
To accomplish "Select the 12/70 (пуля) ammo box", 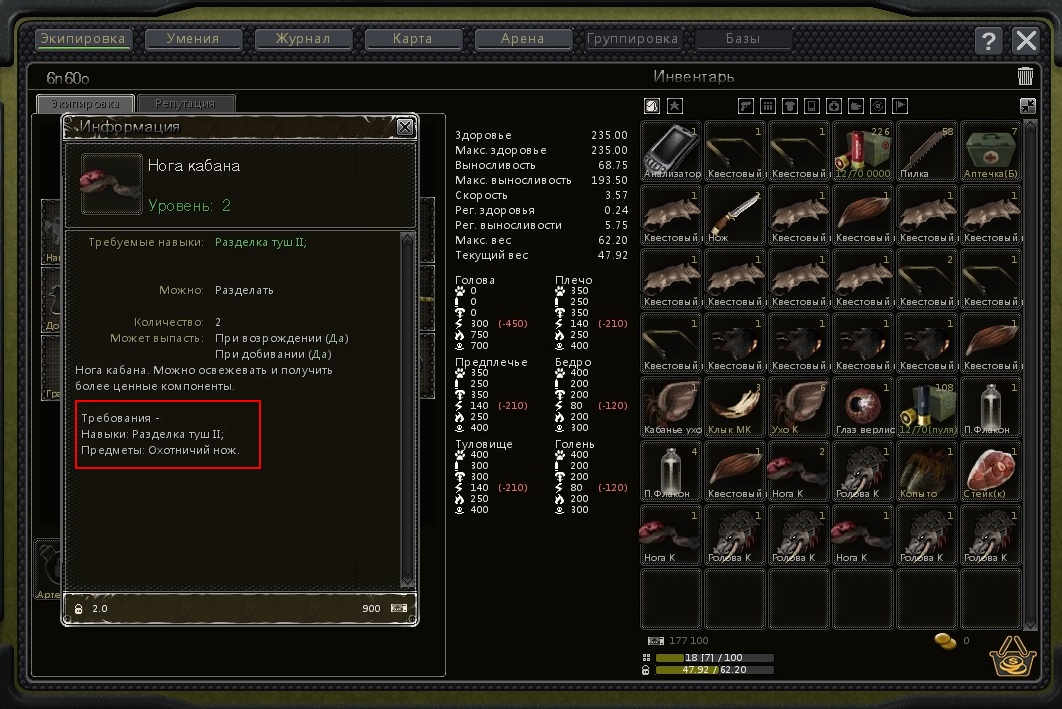I will point(927,407).
